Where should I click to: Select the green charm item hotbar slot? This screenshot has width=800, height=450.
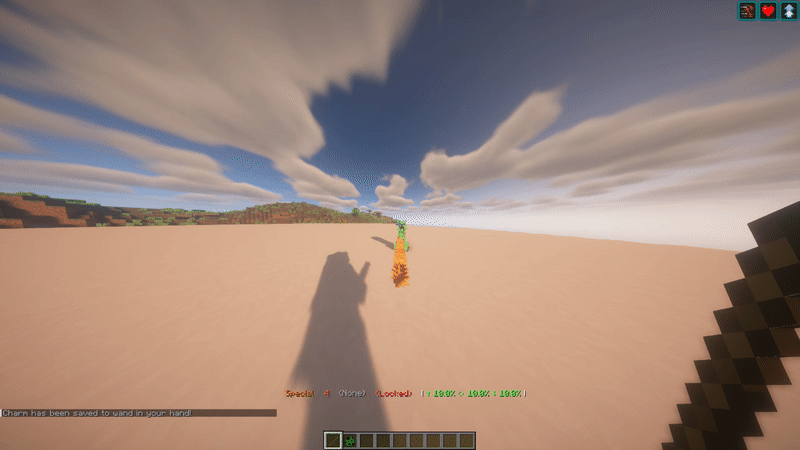coord(350,440)
